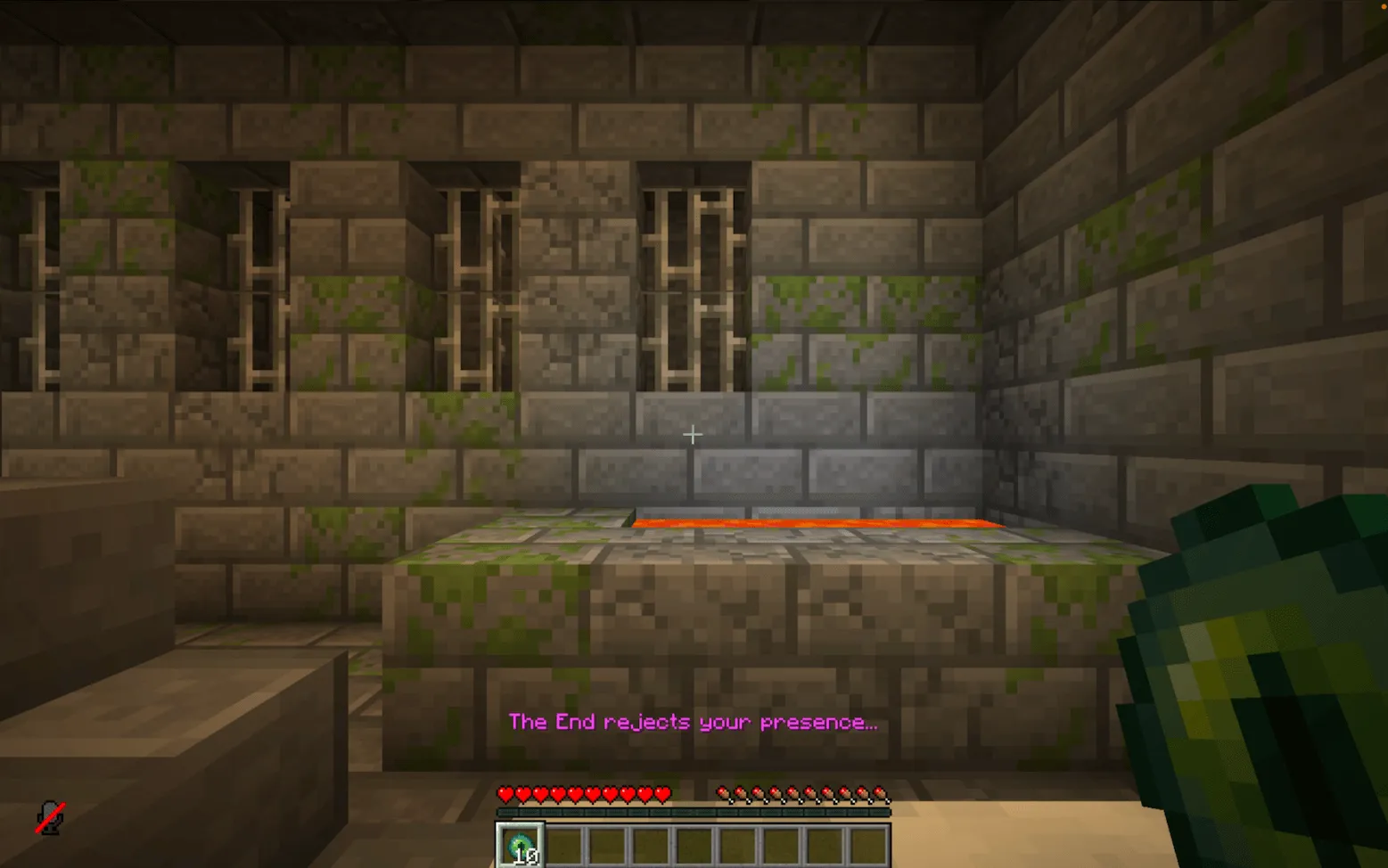Click a hunger drumstick to toggle food display

(802, 791)
